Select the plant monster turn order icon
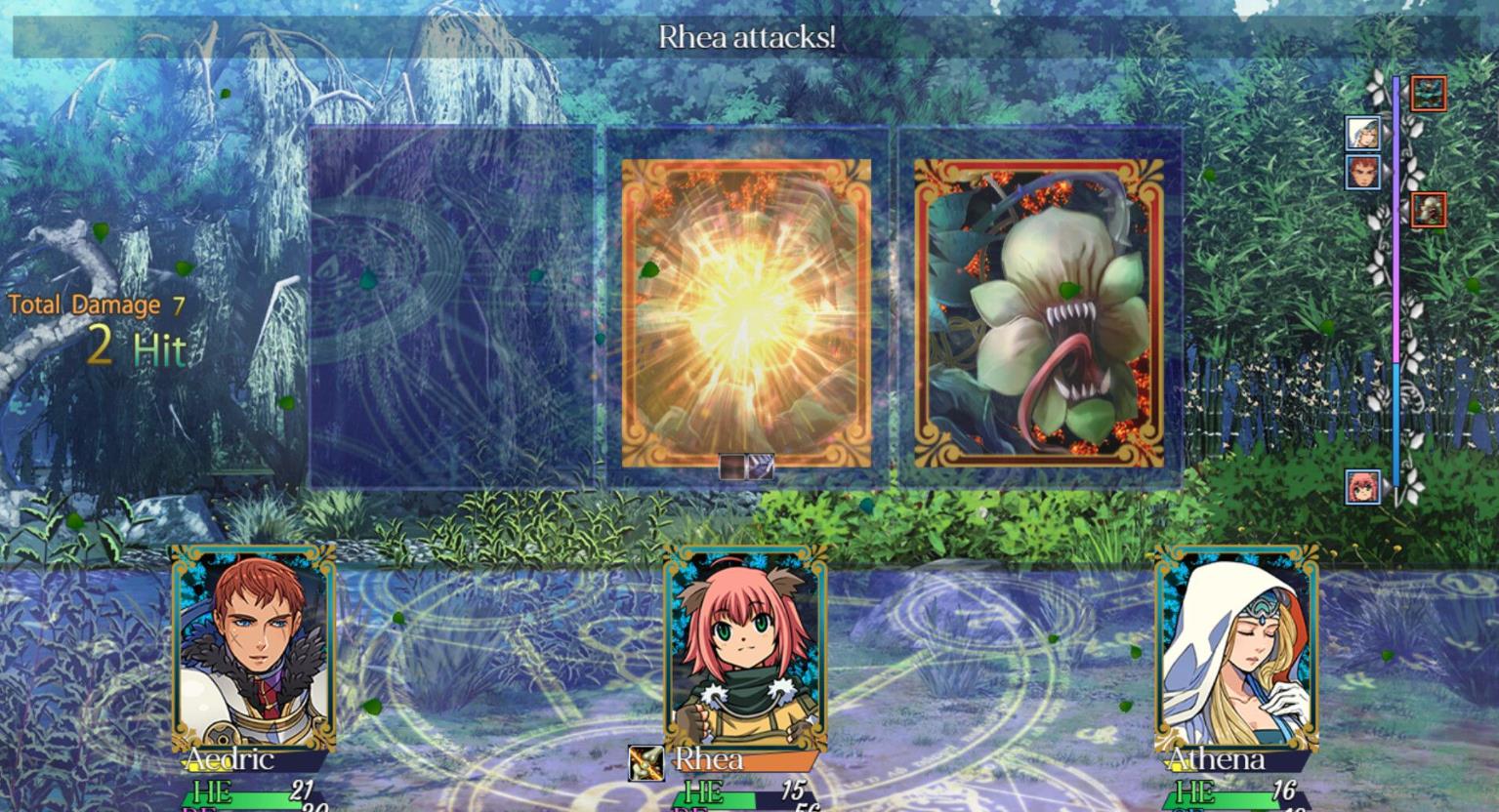 pyautogui.click(x=1429, y=209)
